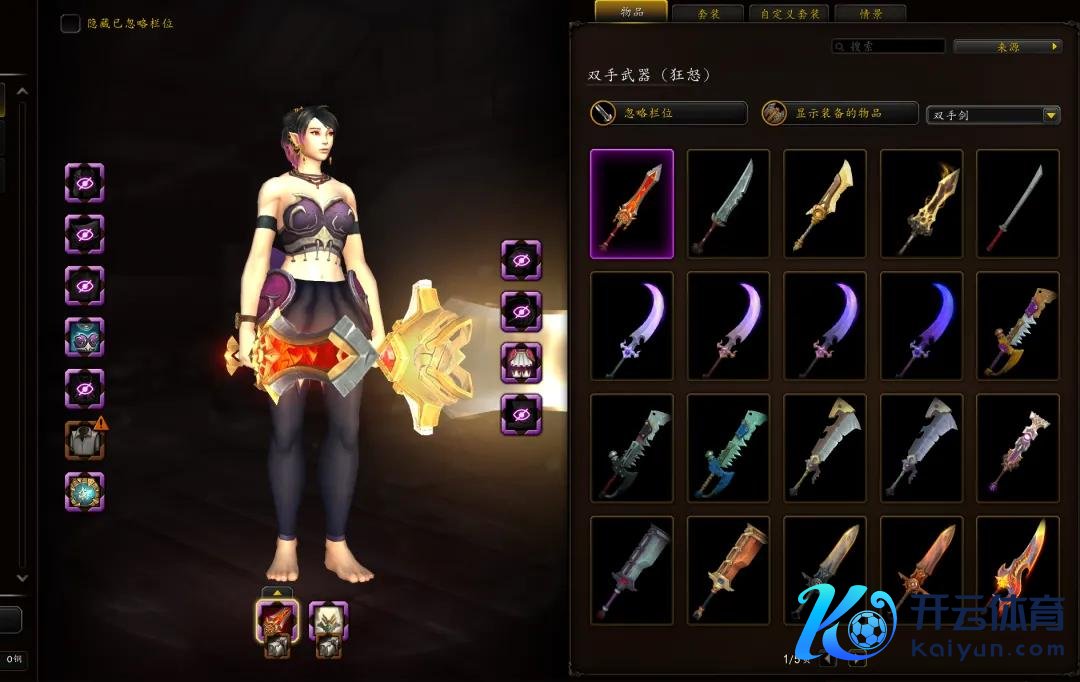Open the 双手剑 weapon type dropdown
The image size is (1080, 682).
[x=993, y=115]
